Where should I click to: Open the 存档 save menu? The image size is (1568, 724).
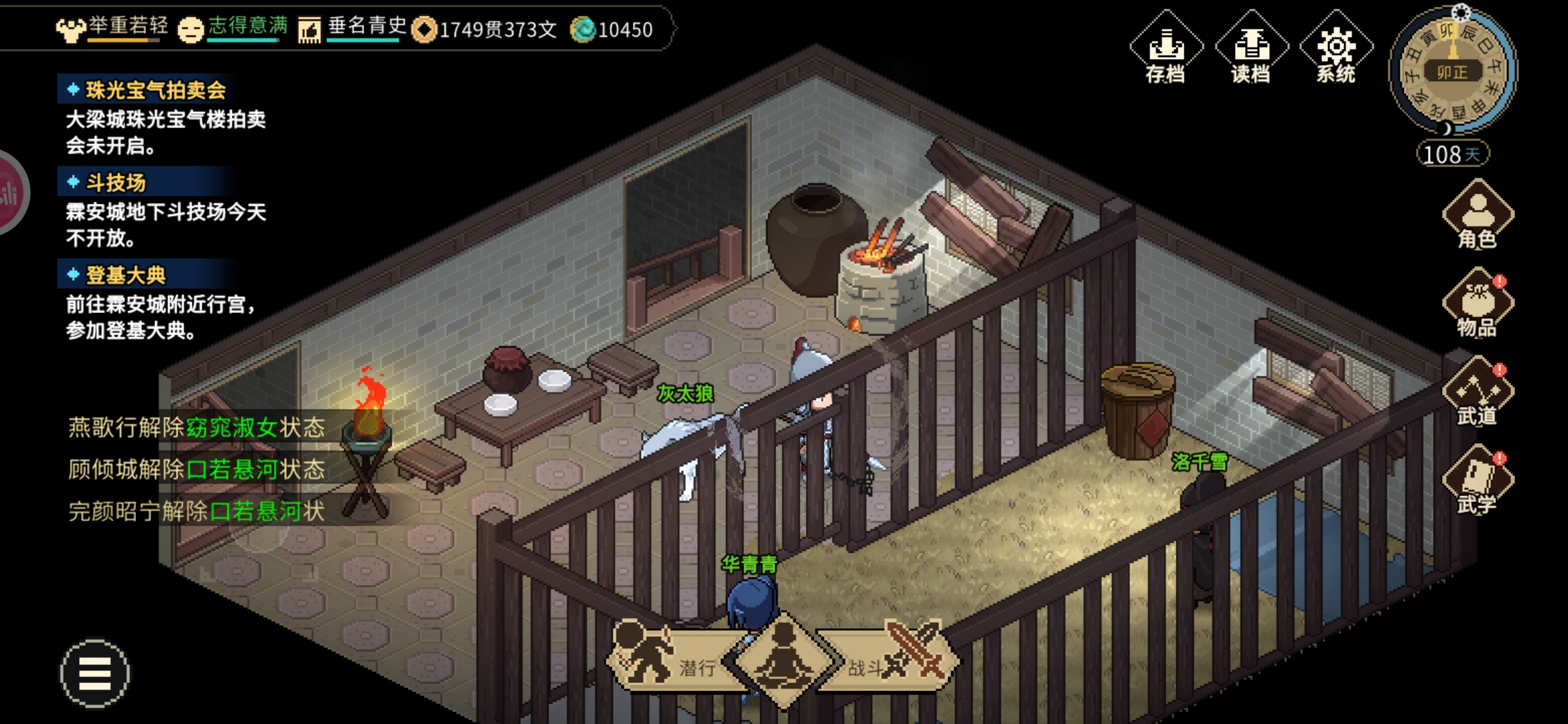click(x=1166, y=48)
